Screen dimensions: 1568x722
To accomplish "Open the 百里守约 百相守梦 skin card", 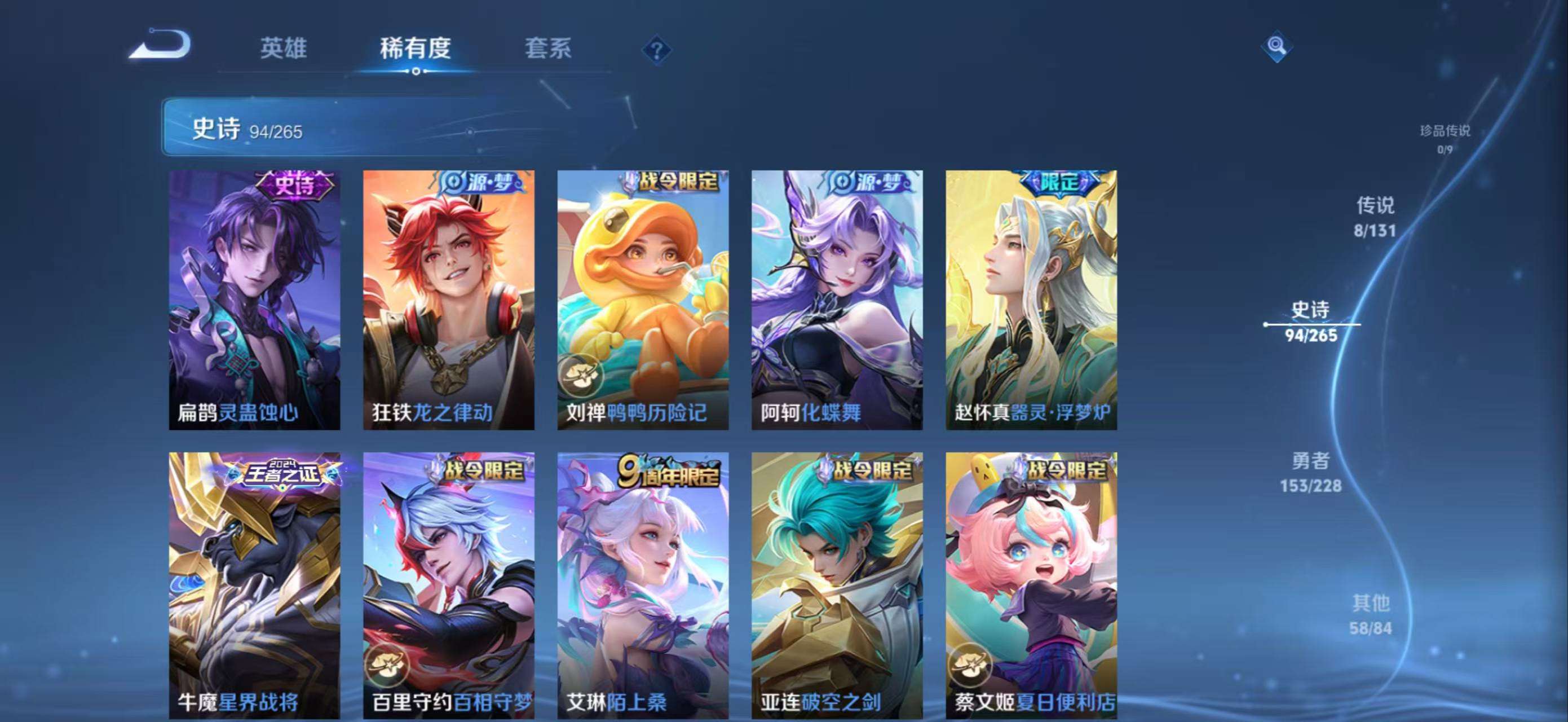I will tap(449, 584).
